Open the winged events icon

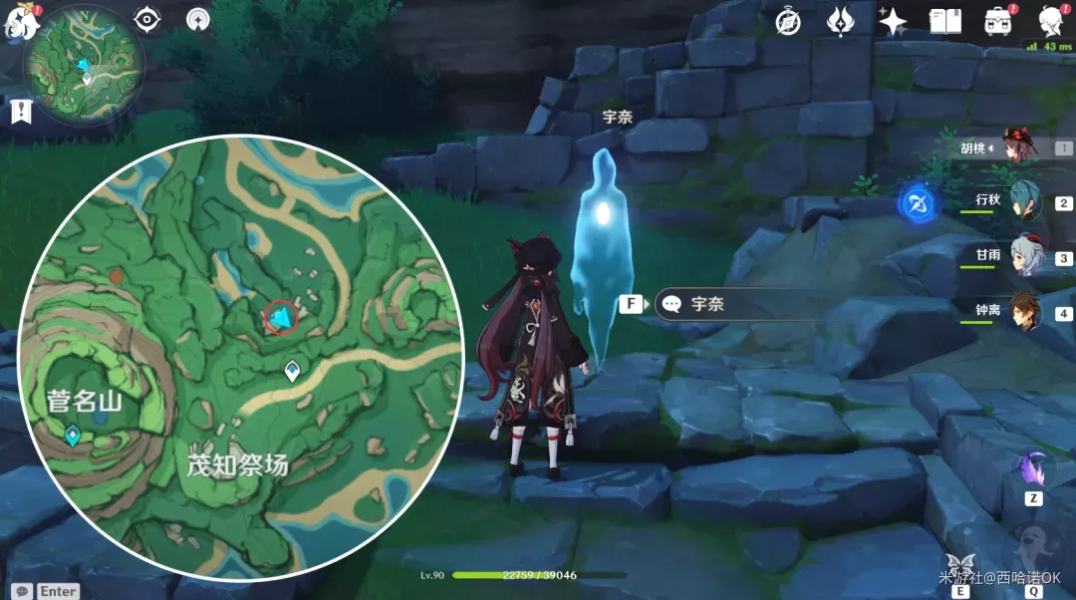point(839,21)
